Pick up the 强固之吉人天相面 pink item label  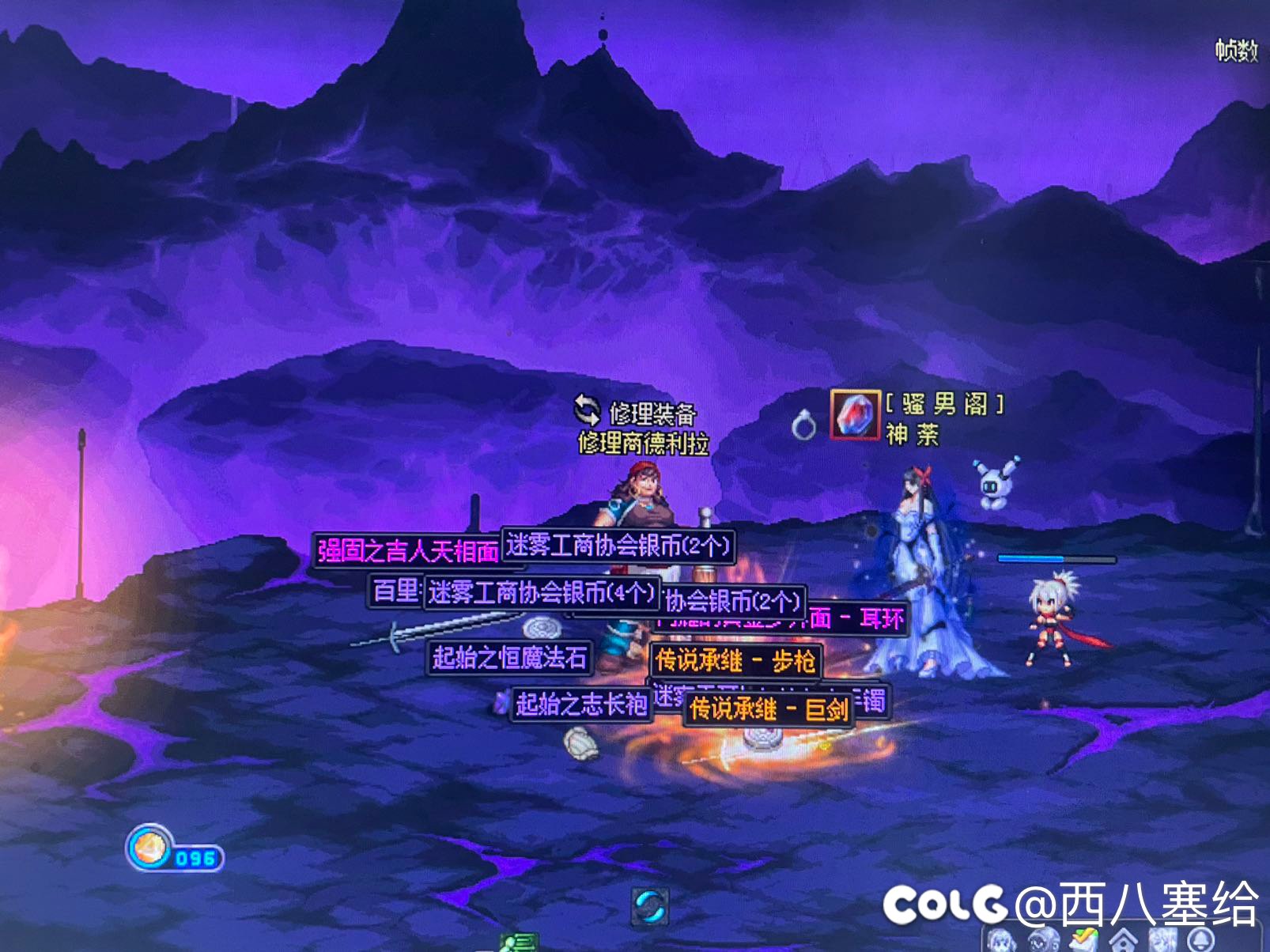tap(408, 550)
